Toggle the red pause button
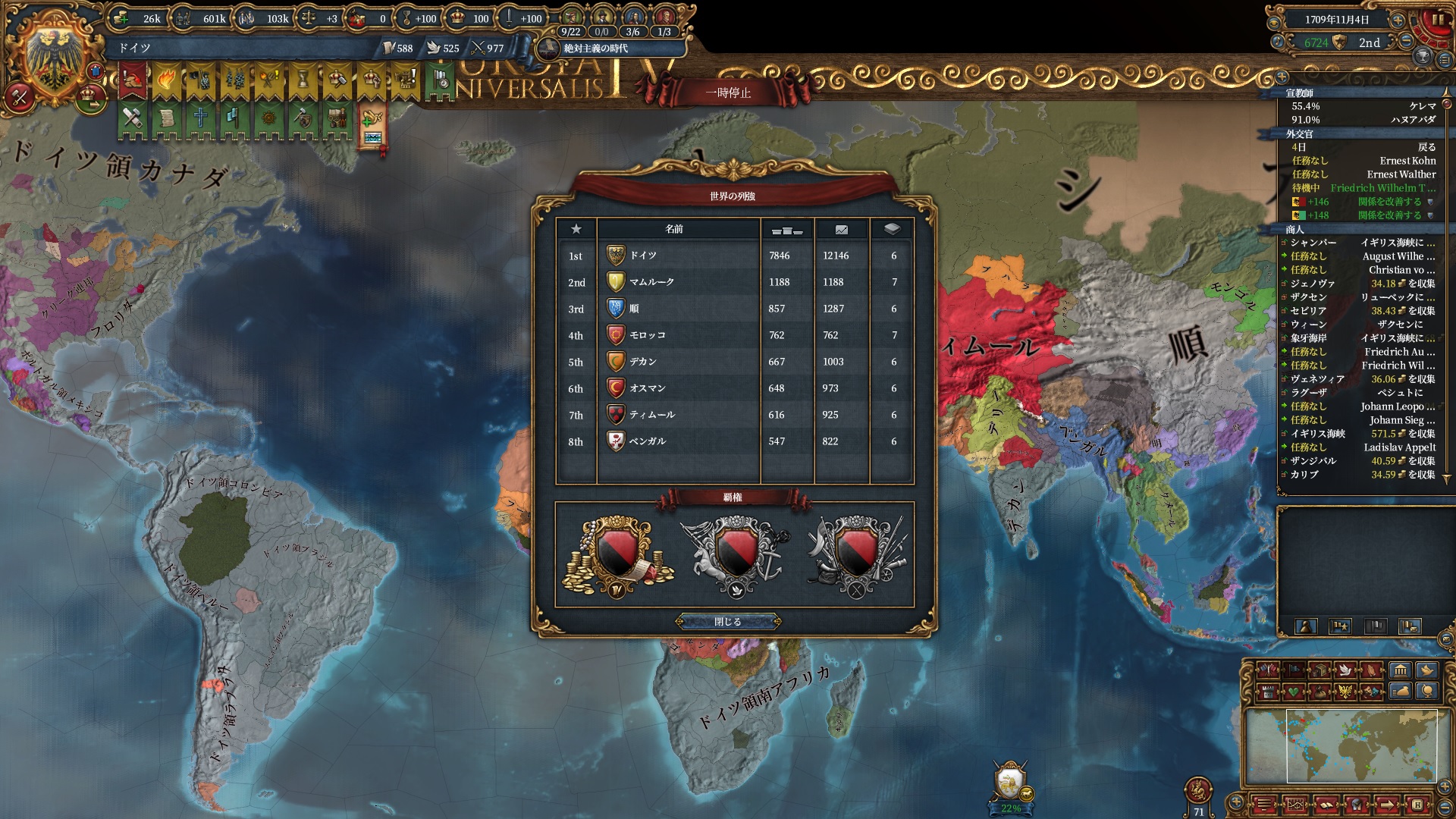 click(1436, 20)
